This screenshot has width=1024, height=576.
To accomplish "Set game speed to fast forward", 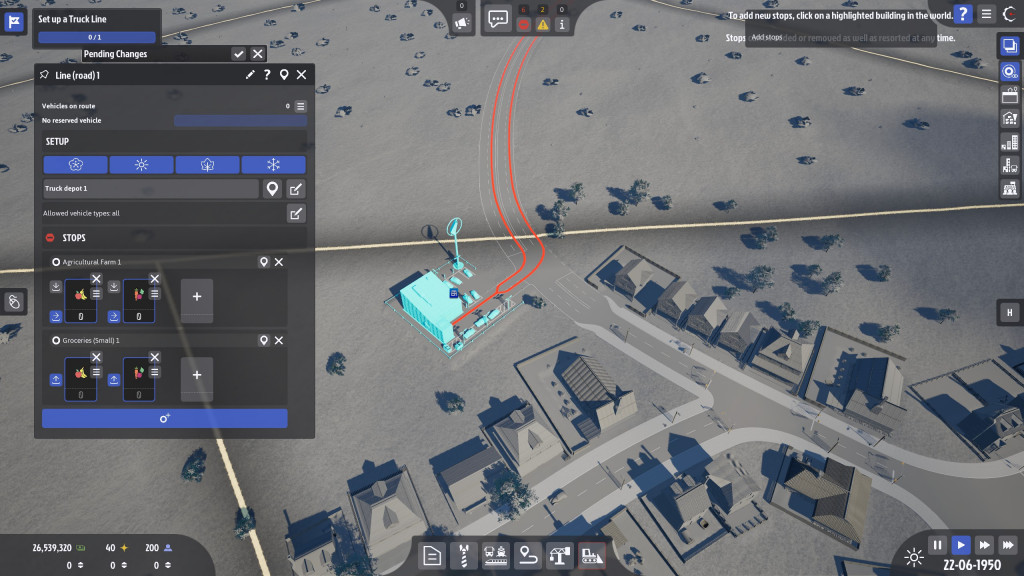I will point(984,545).
